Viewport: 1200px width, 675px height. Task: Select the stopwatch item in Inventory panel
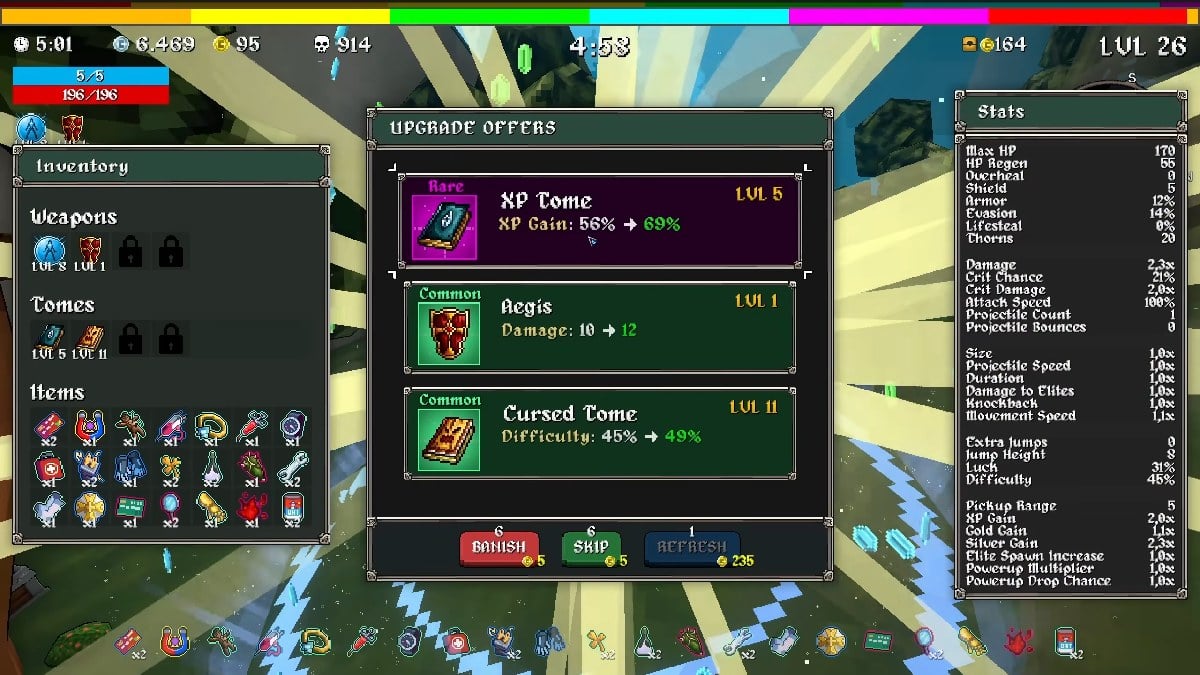(x=292, y=426)
